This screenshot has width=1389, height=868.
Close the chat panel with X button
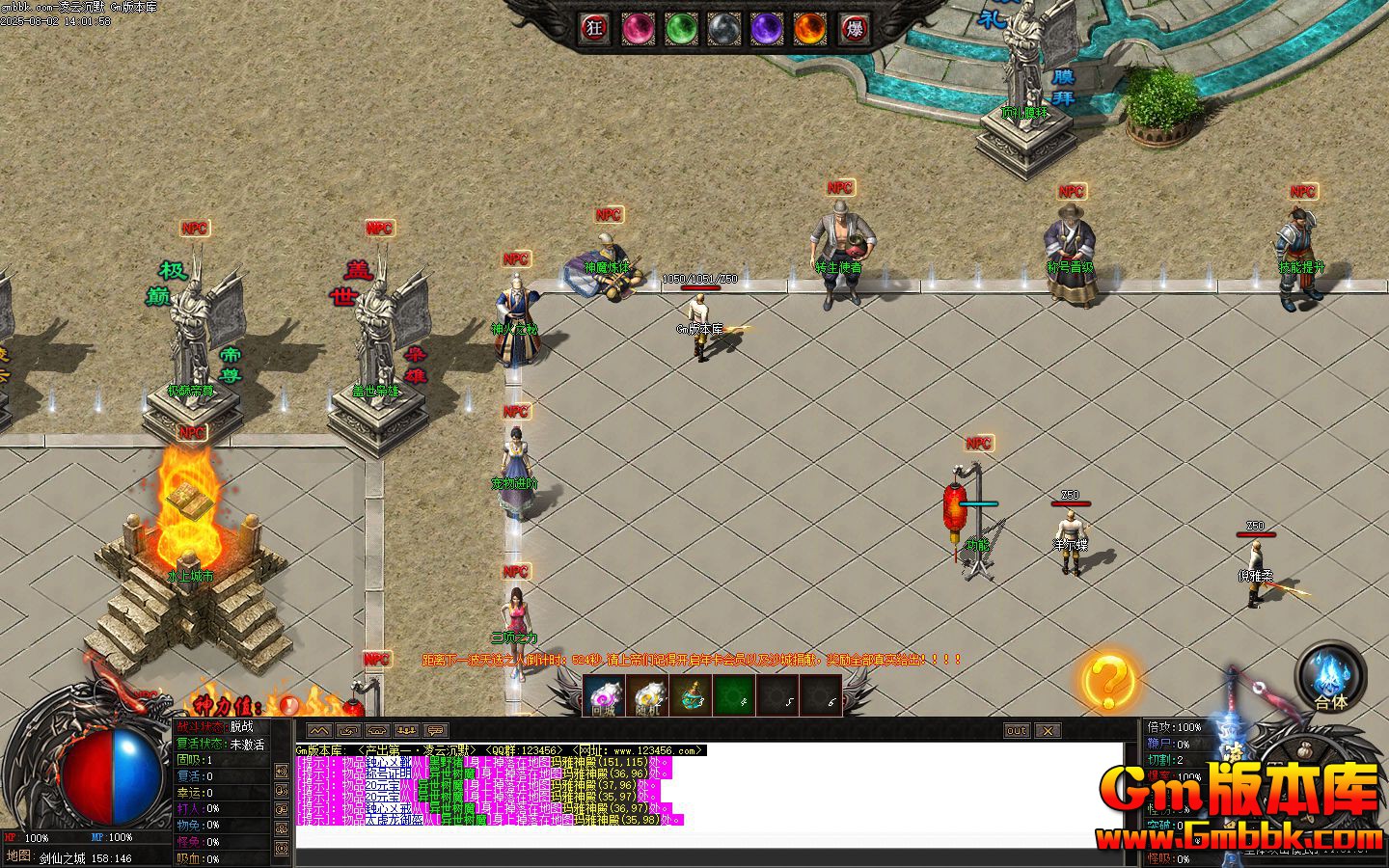[x=1048, y=731]
